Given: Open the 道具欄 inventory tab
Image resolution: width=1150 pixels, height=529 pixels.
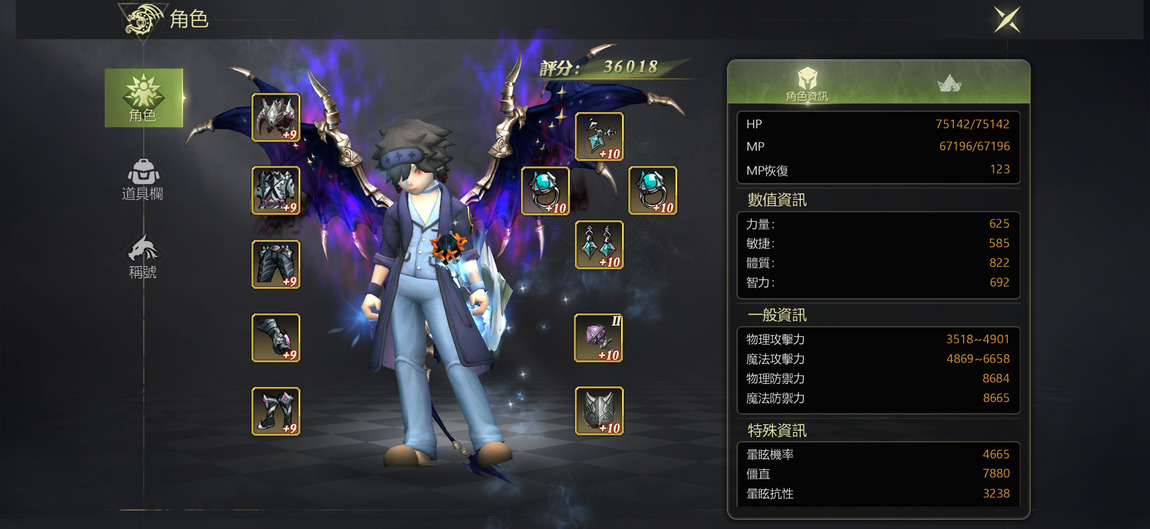Looking at the screenshot, I should pyautogui.click(x=143, y=178).
